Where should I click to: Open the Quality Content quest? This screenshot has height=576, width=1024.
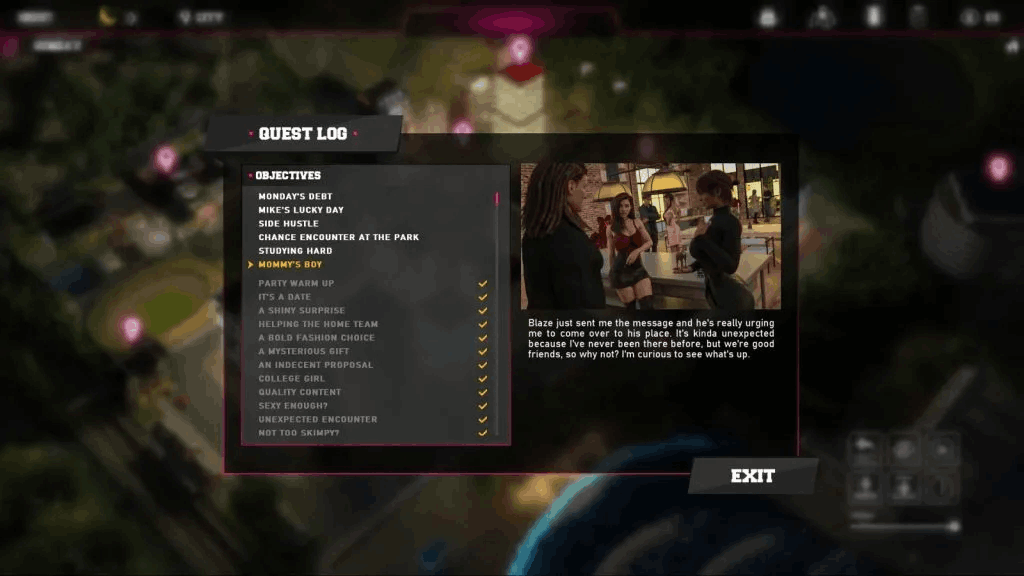299,392
